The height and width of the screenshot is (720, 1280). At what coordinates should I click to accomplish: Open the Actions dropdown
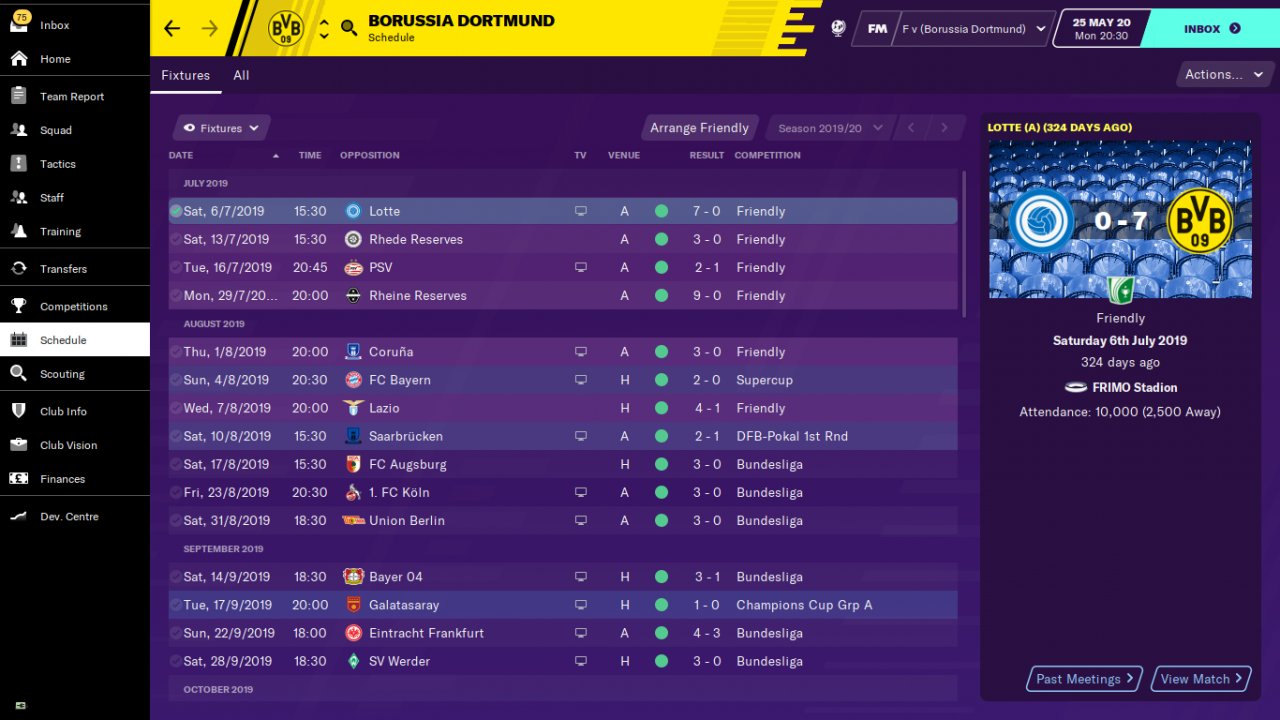click(x=1222, y=74)
